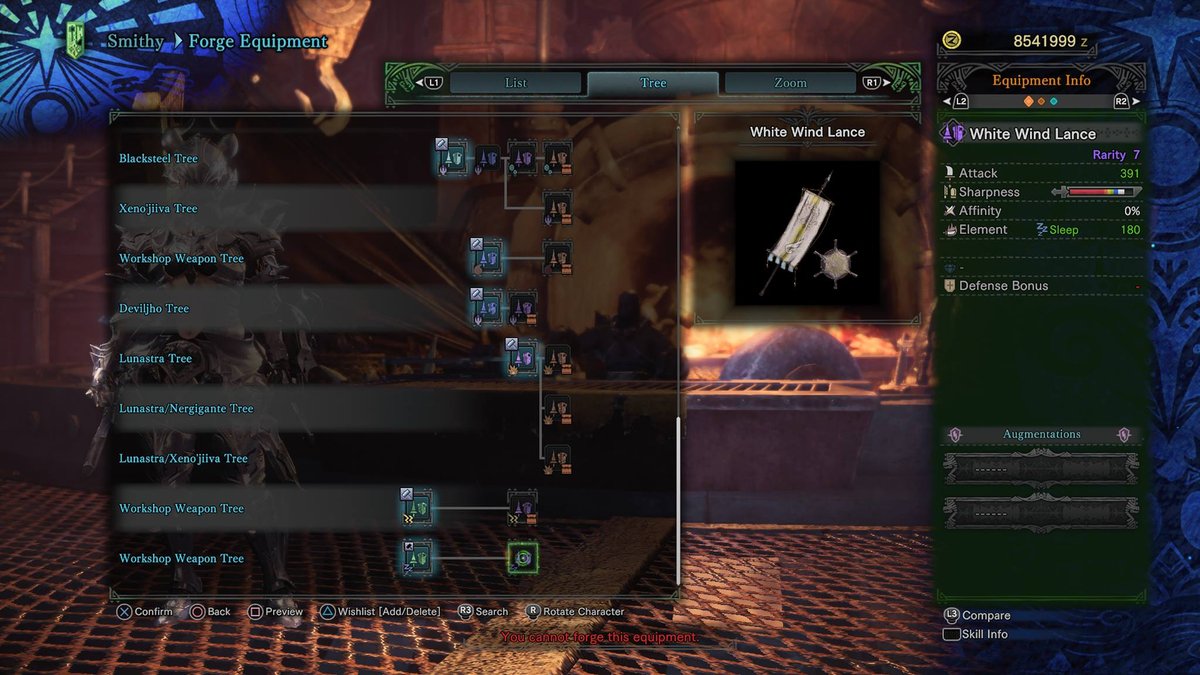The width and height of the screenshot is (1200, 675).
Task: Choose the weapon node in the Xeno'jiiva Tree row
Action: coord(557,208)
